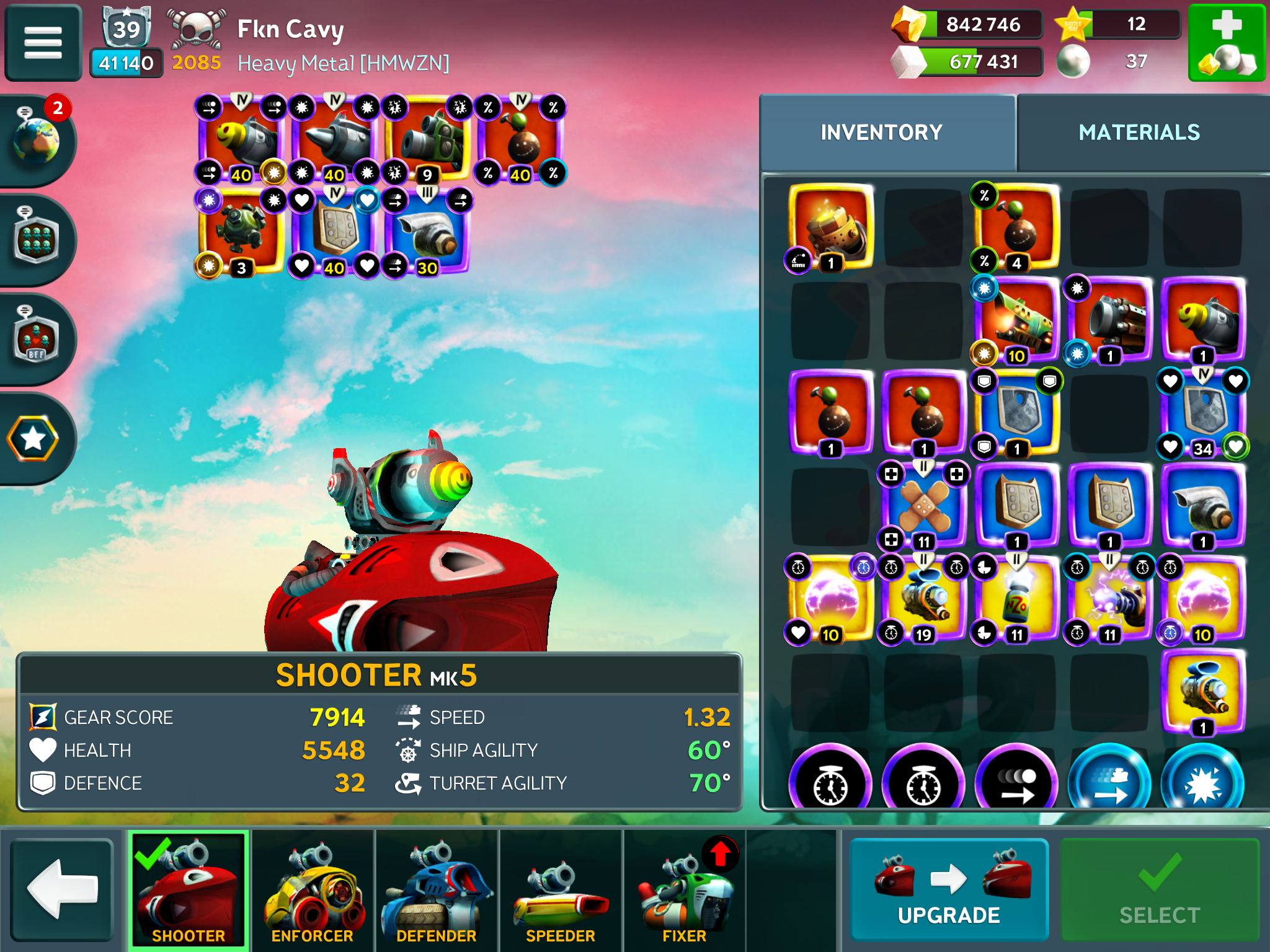
Task: Open the hamburger main menu
Action: coord(43,43)
